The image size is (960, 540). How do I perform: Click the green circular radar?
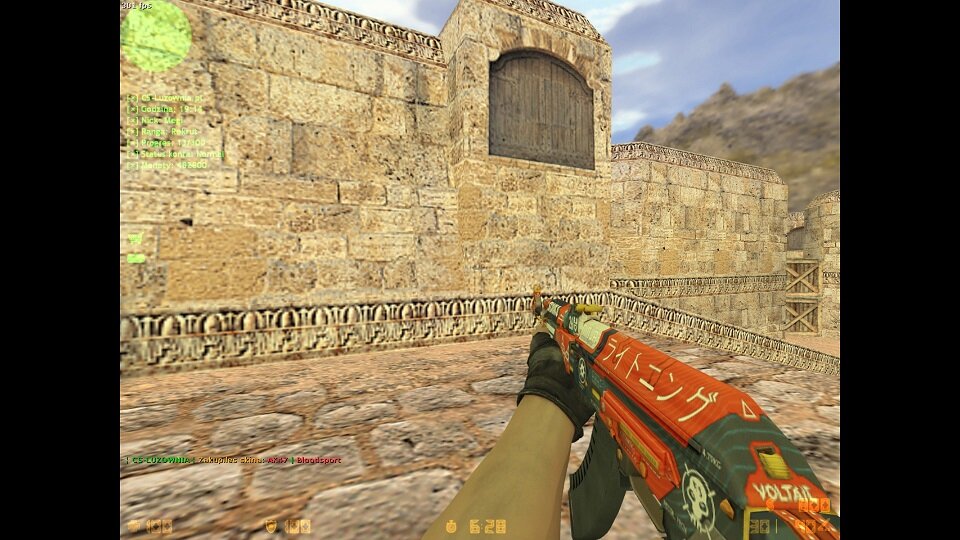(x=156, y=36)
